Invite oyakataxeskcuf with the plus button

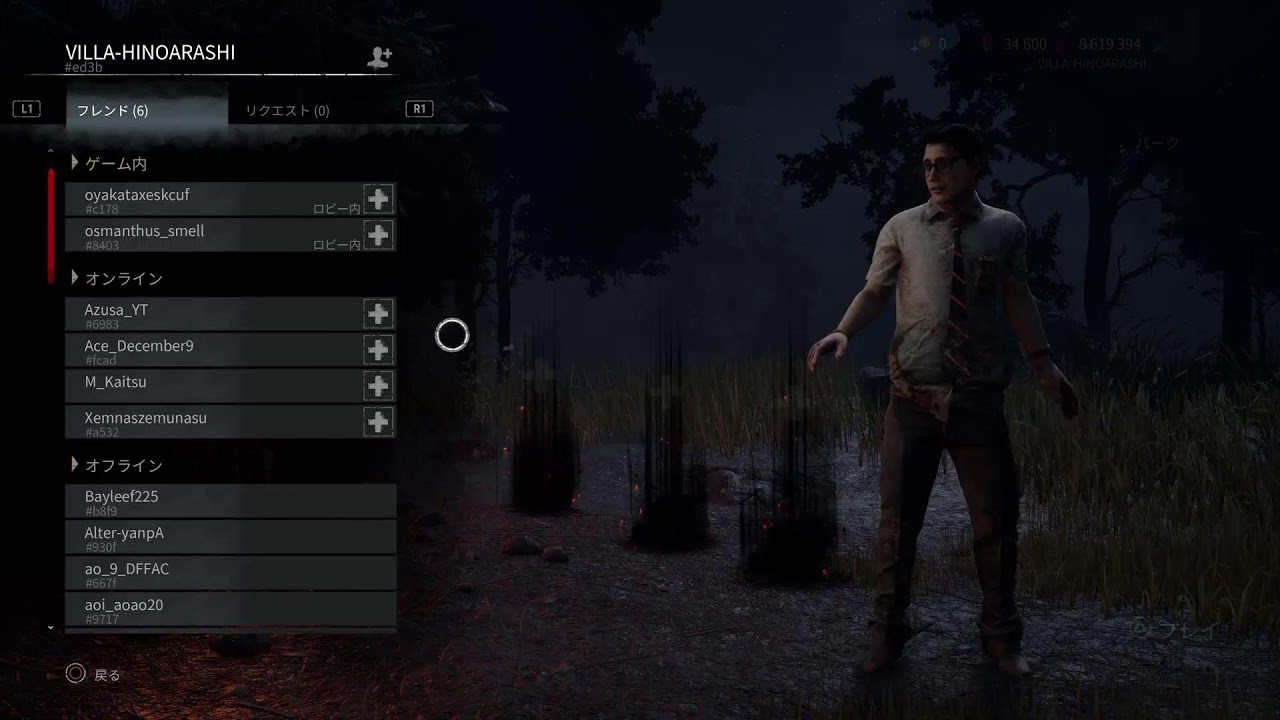[378, 199]
